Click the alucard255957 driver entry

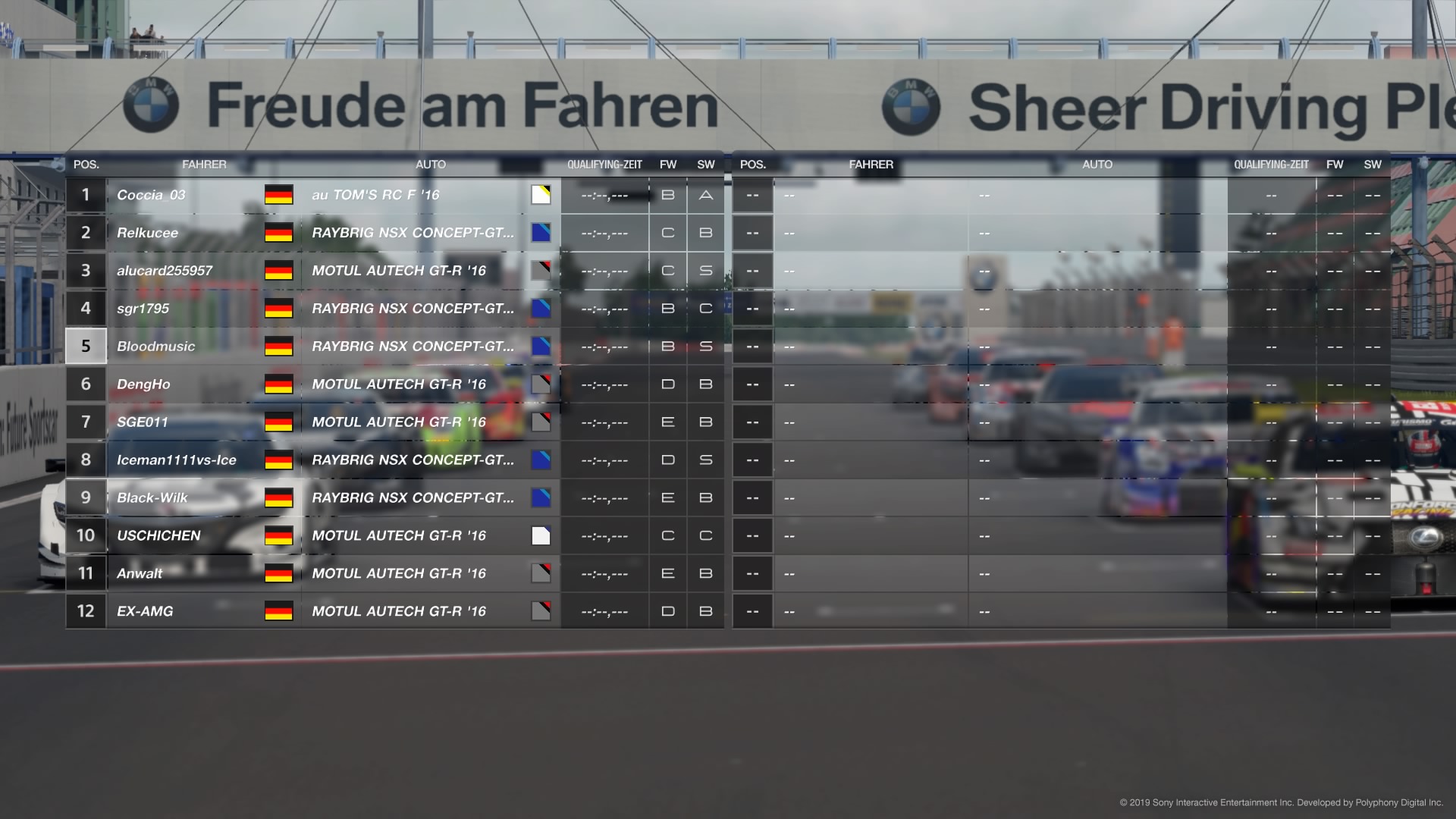pos(165,271)
